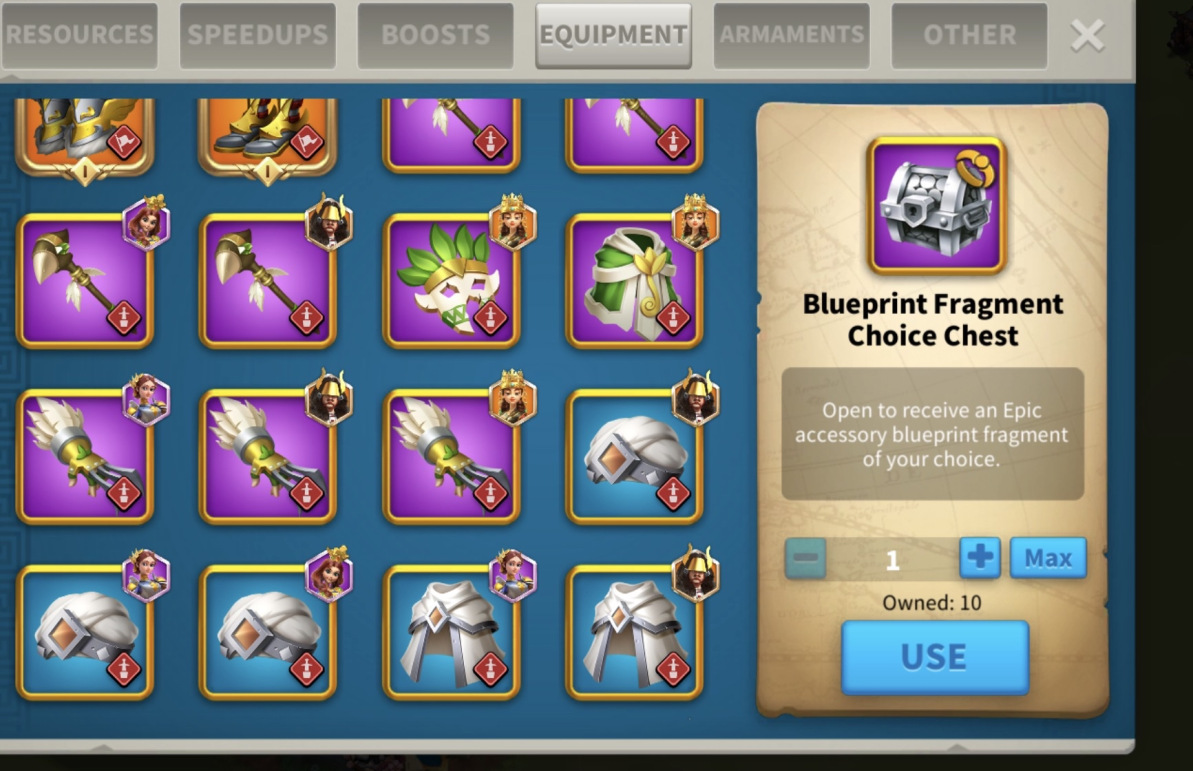Increase chest quantity with the plus button
This screenshot has width=1193, height=771.
coord(979,558)
